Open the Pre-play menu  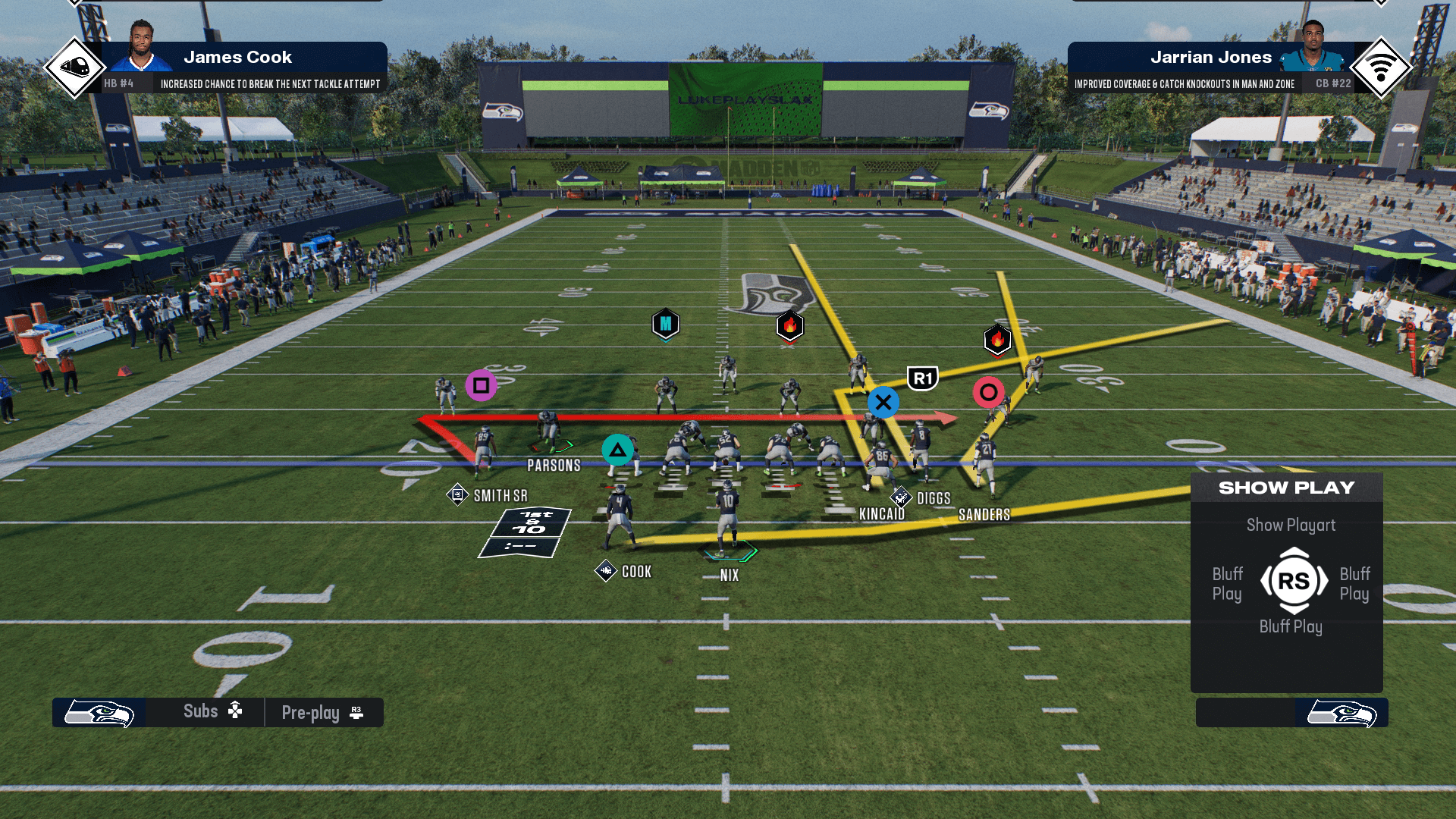[x=322, y=713]
